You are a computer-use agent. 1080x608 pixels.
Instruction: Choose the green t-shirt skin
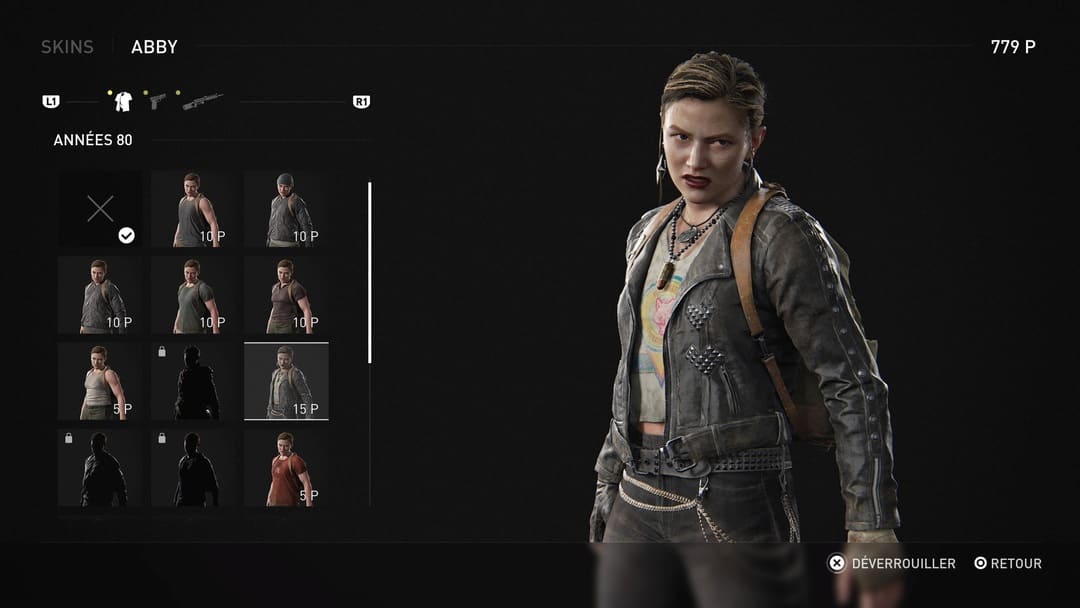pyautogui.click(x=192, y=295)
